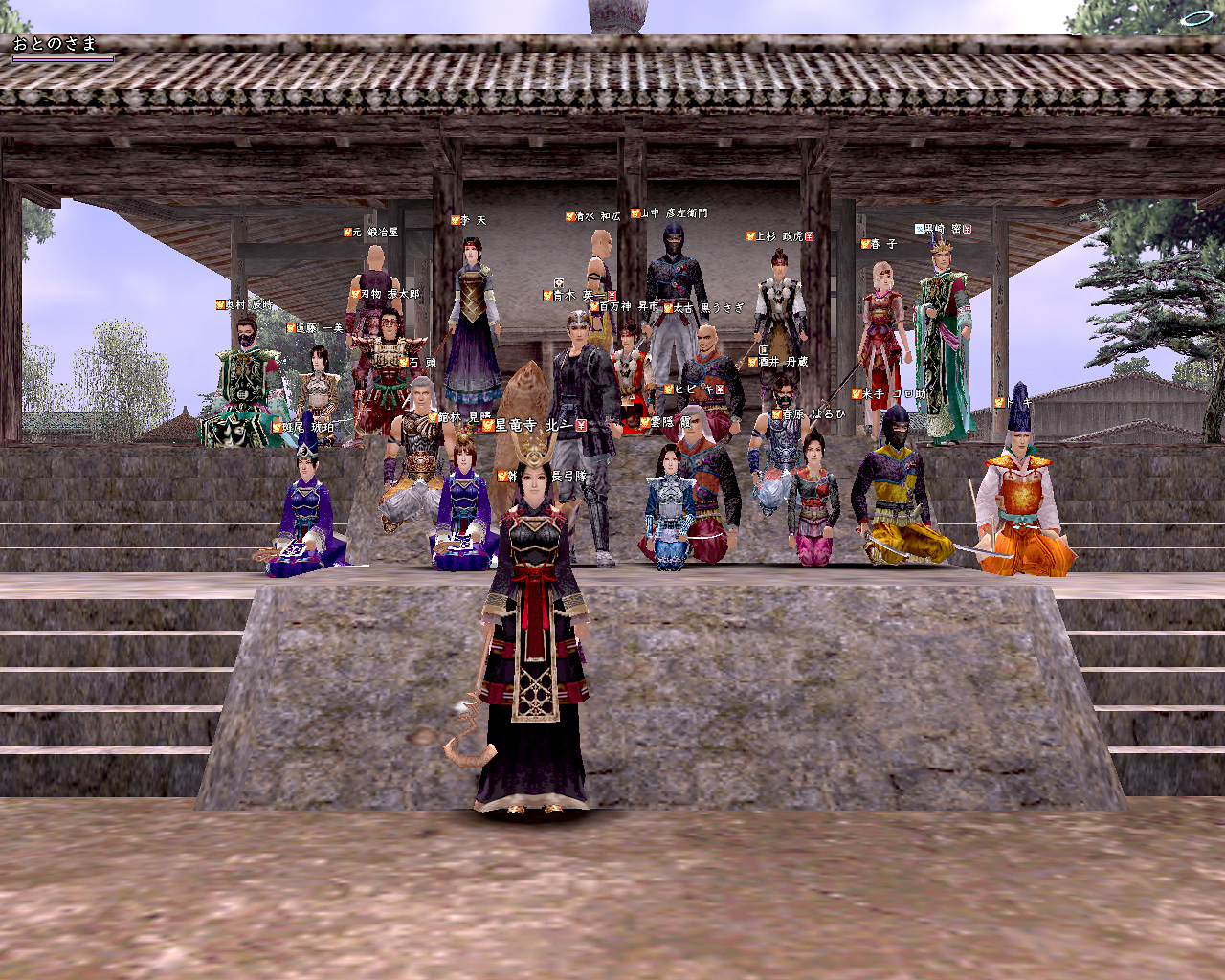Pick the 遠藤 一美 name label
This screenshot has height=980, width=1225.
pyautogui.click(x=315, y=328)
